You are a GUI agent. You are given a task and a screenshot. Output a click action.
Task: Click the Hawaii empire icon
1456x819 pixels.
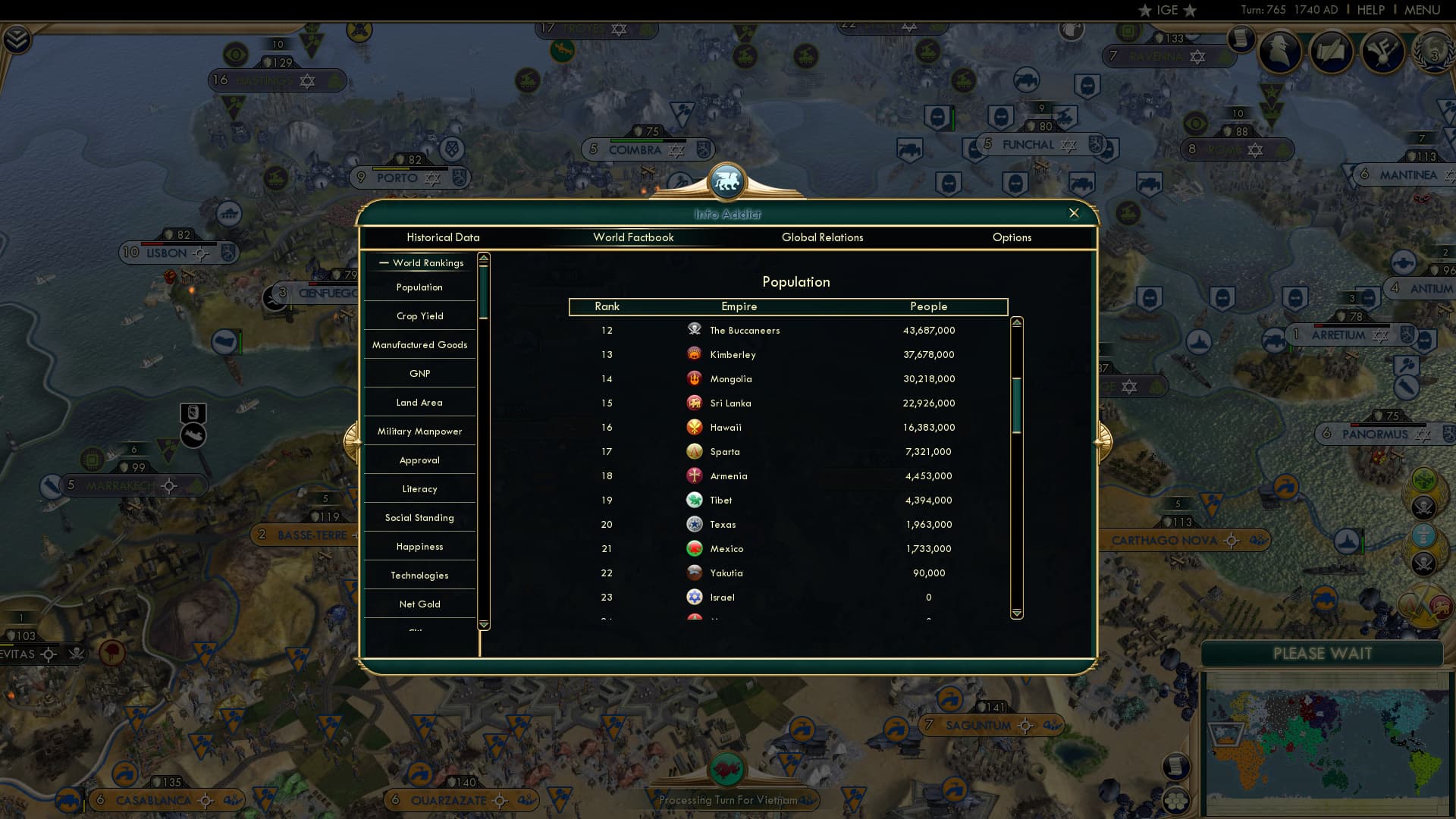[694, 427]
